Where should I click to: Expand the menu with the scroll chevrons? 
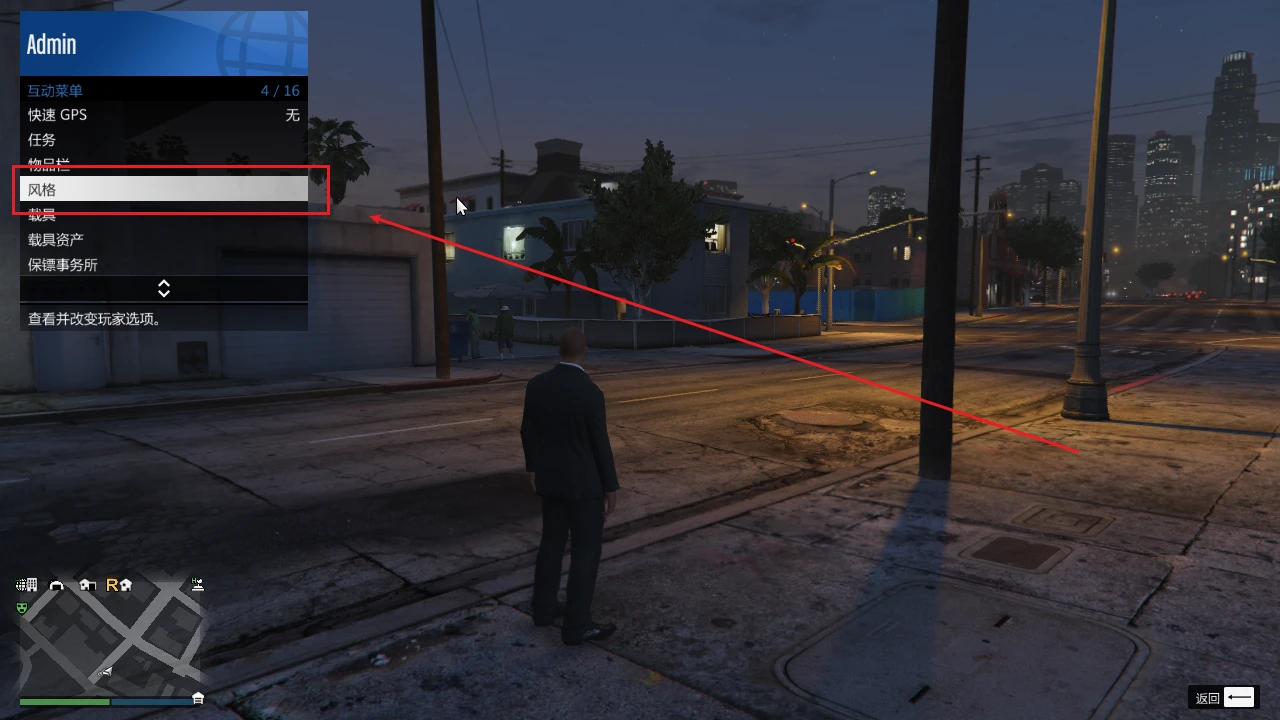(163, 288)
